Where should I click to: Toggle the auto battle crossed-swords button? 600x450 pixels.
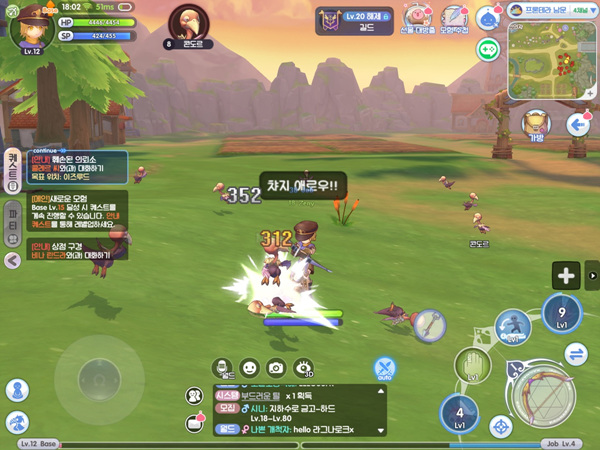(x=384, y=368)
